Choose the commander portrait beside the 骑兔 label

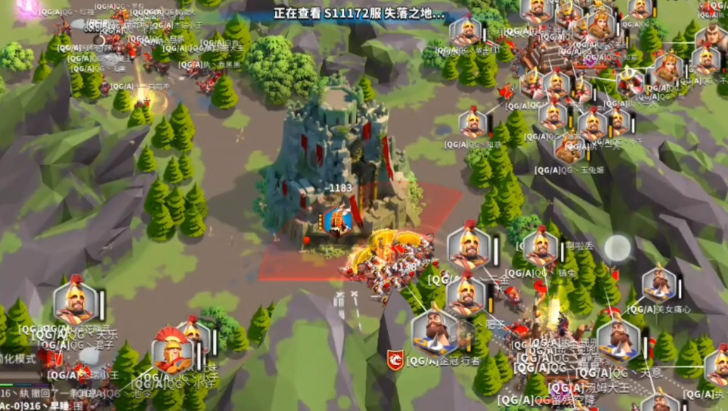click(538, 247)
